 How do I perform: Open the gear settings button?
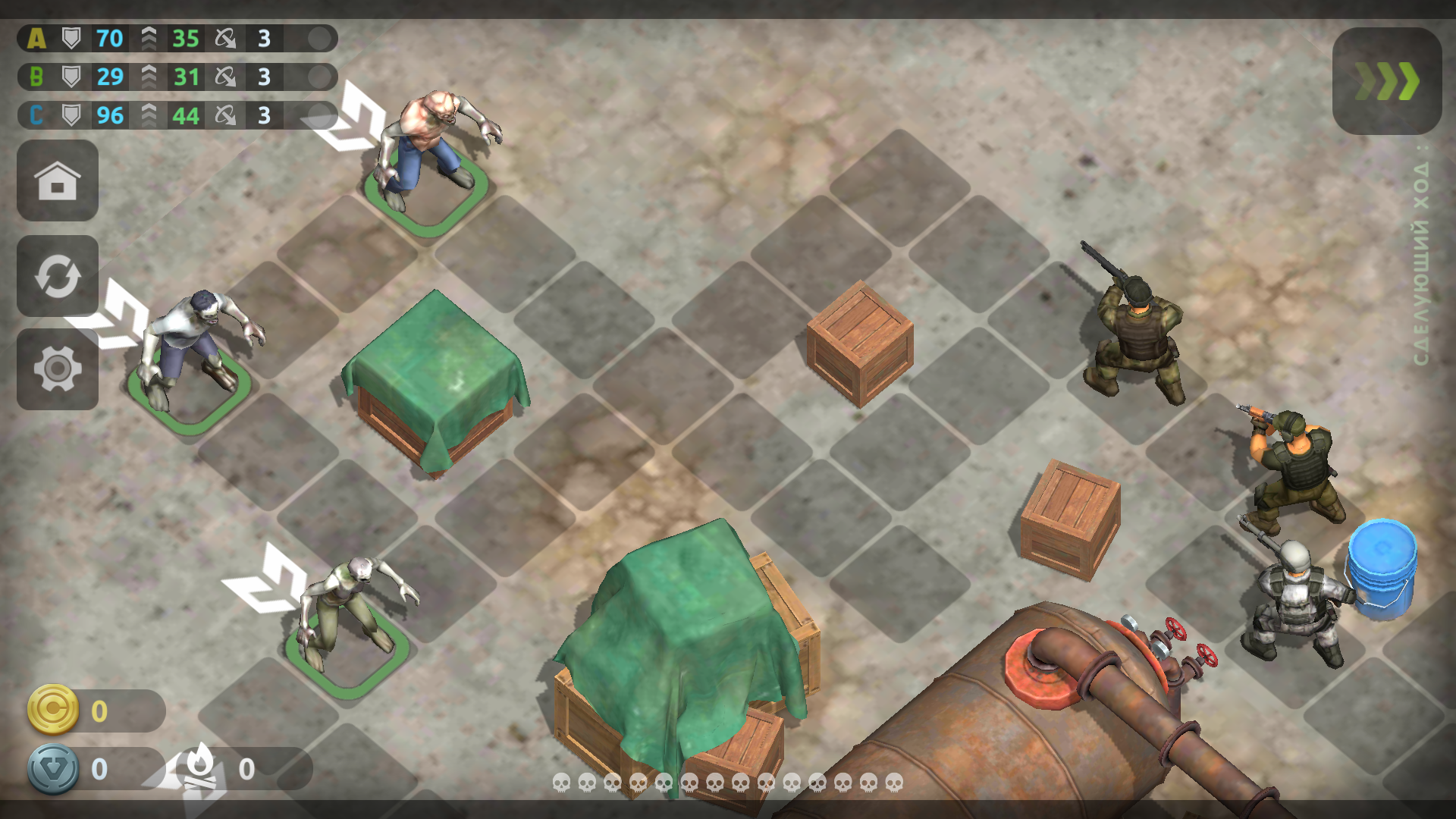coord(58,369)
